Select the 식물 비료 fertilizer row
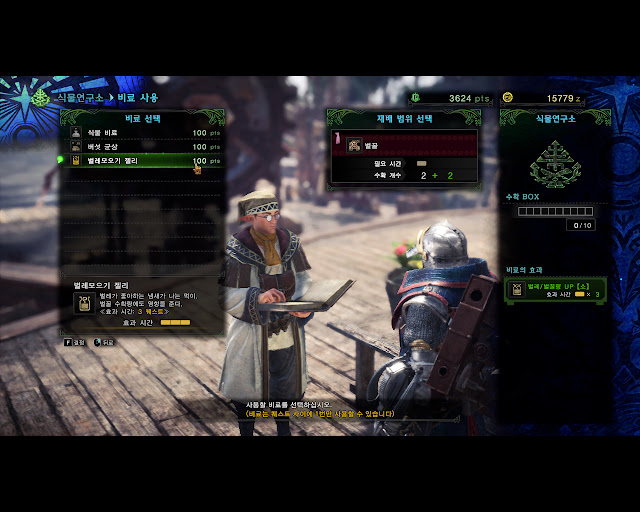The width and height of the screenshot is (640, 512). [x=140, y=132]
